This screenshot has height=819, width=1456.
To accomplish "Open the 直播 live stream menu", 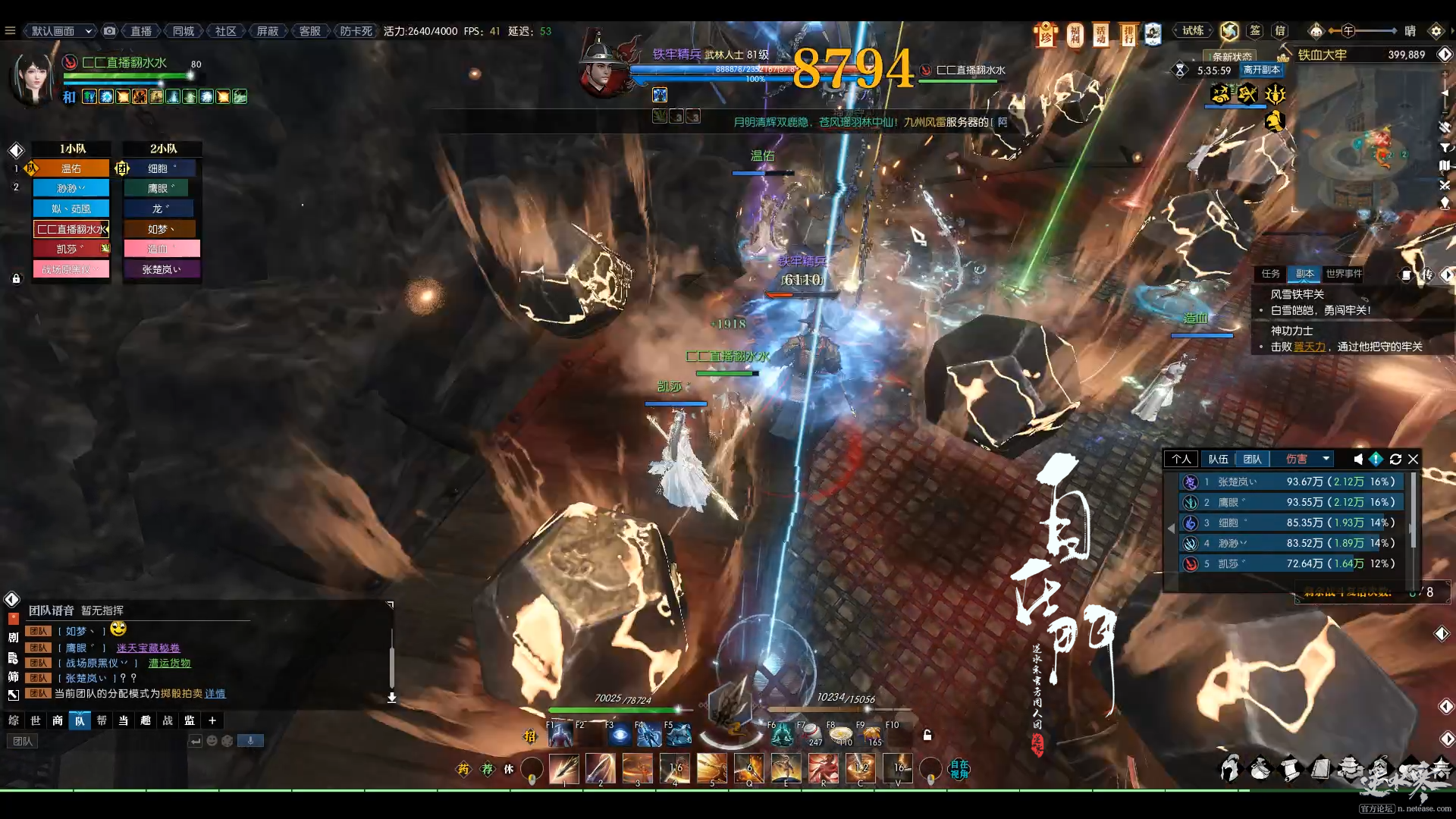I will (x=141, y=31).
